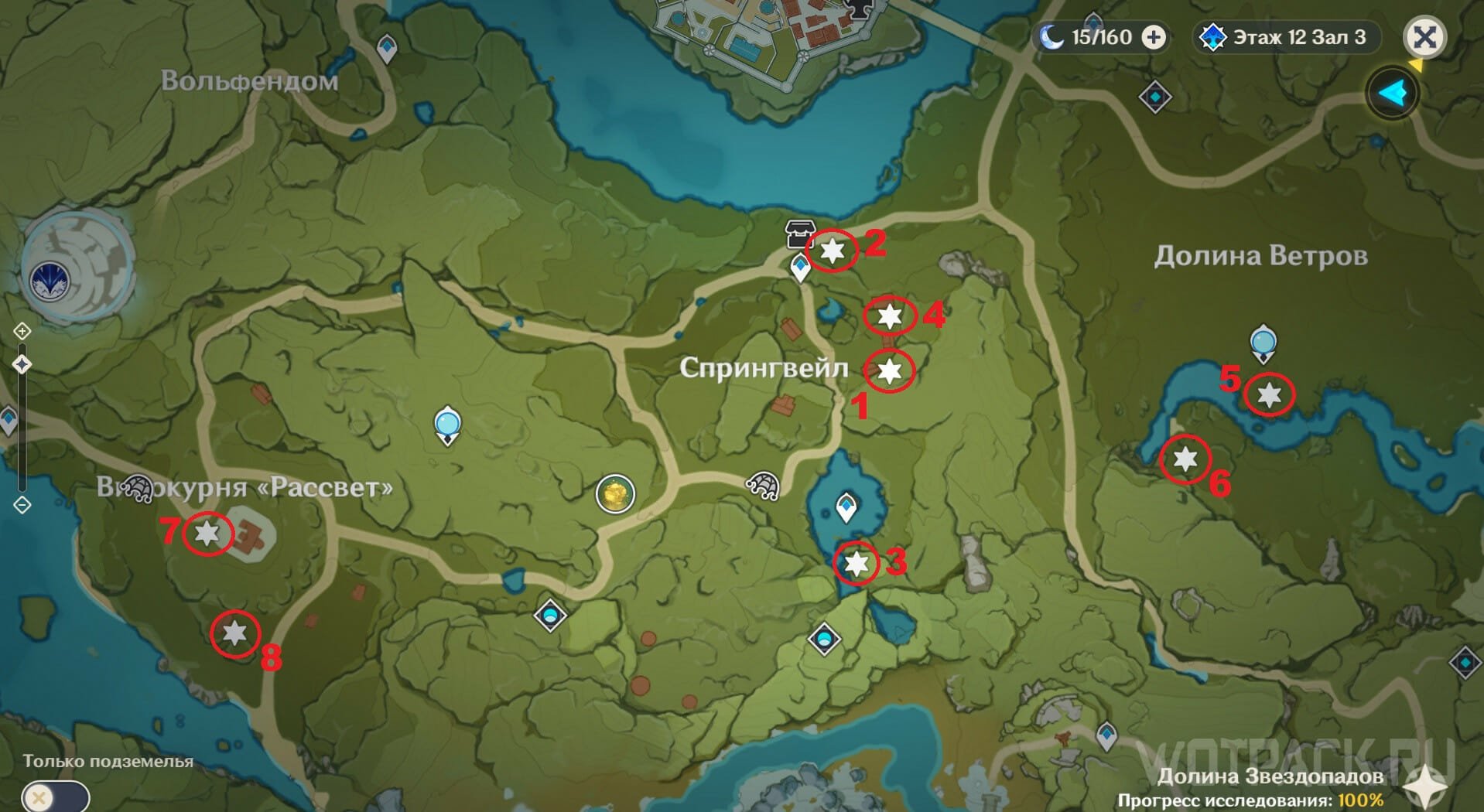This screenshot has height=812, width=1484.
Task: Zoom in with the map slider's plus button
Action: 22,332
